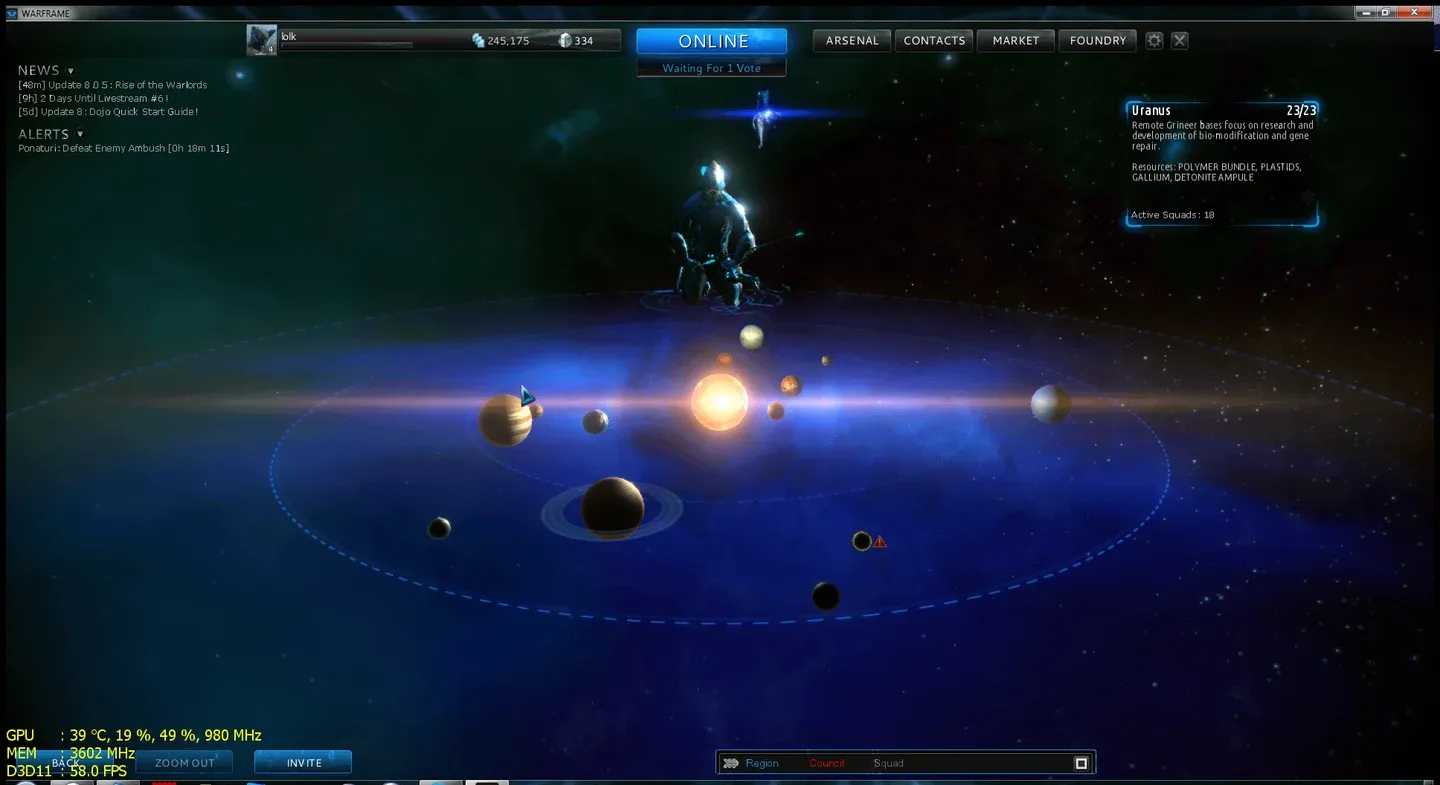Switch to the Squad chat tab

(x=888, y=762)
